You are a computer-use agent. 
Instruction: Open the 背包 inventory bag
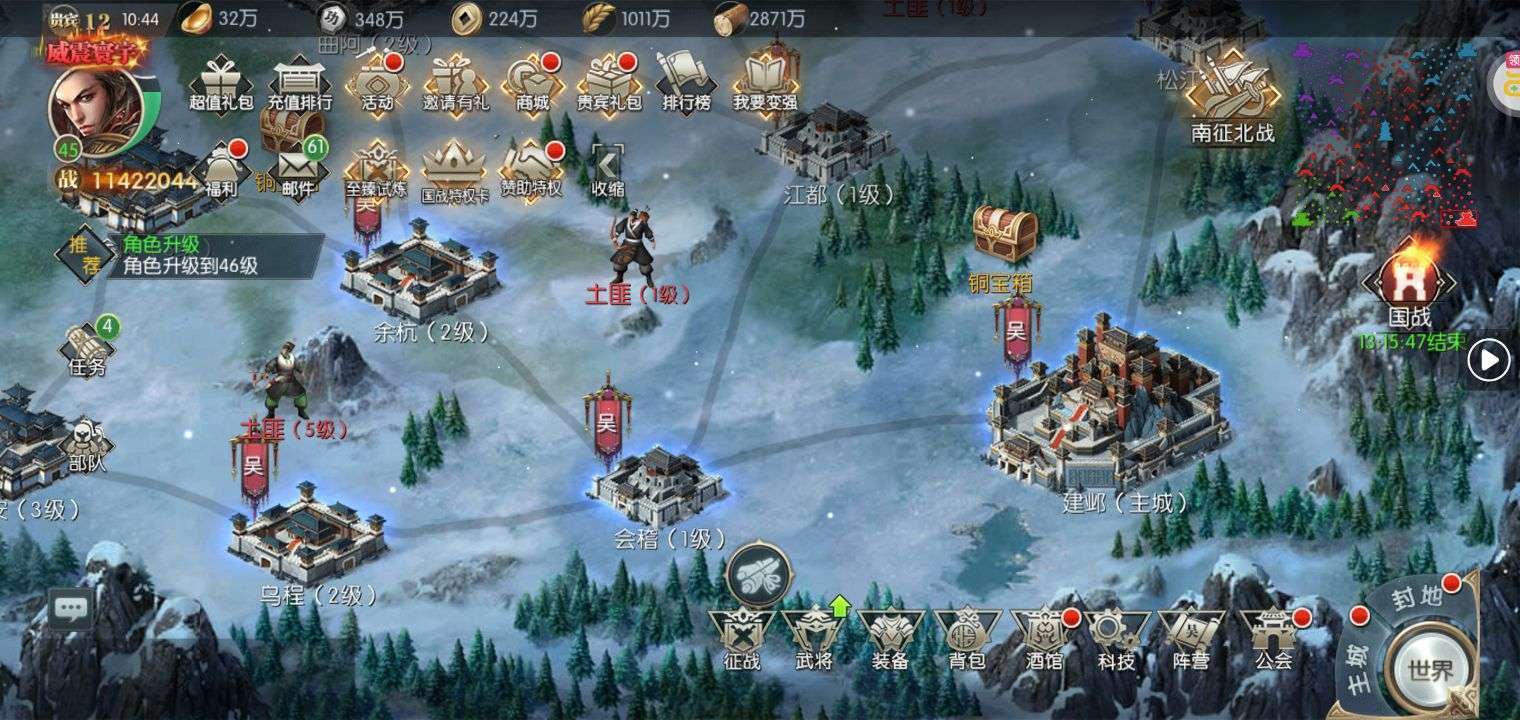coord(967,638)
